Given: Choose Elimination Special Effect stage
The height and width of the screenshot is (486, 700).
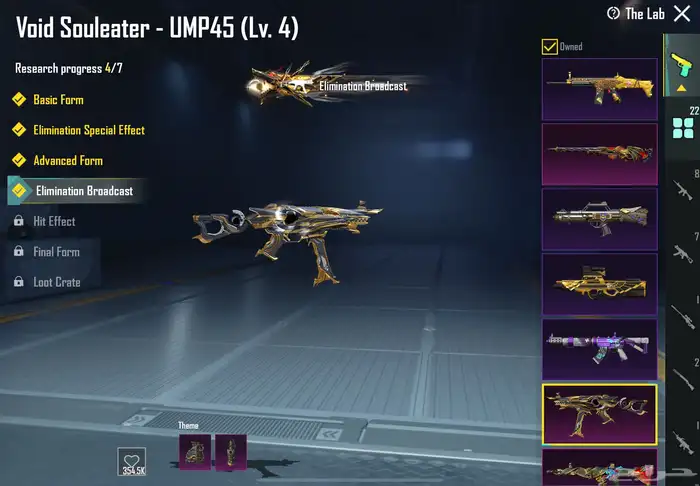Looking at the screenshot, I should click(88, 130).
